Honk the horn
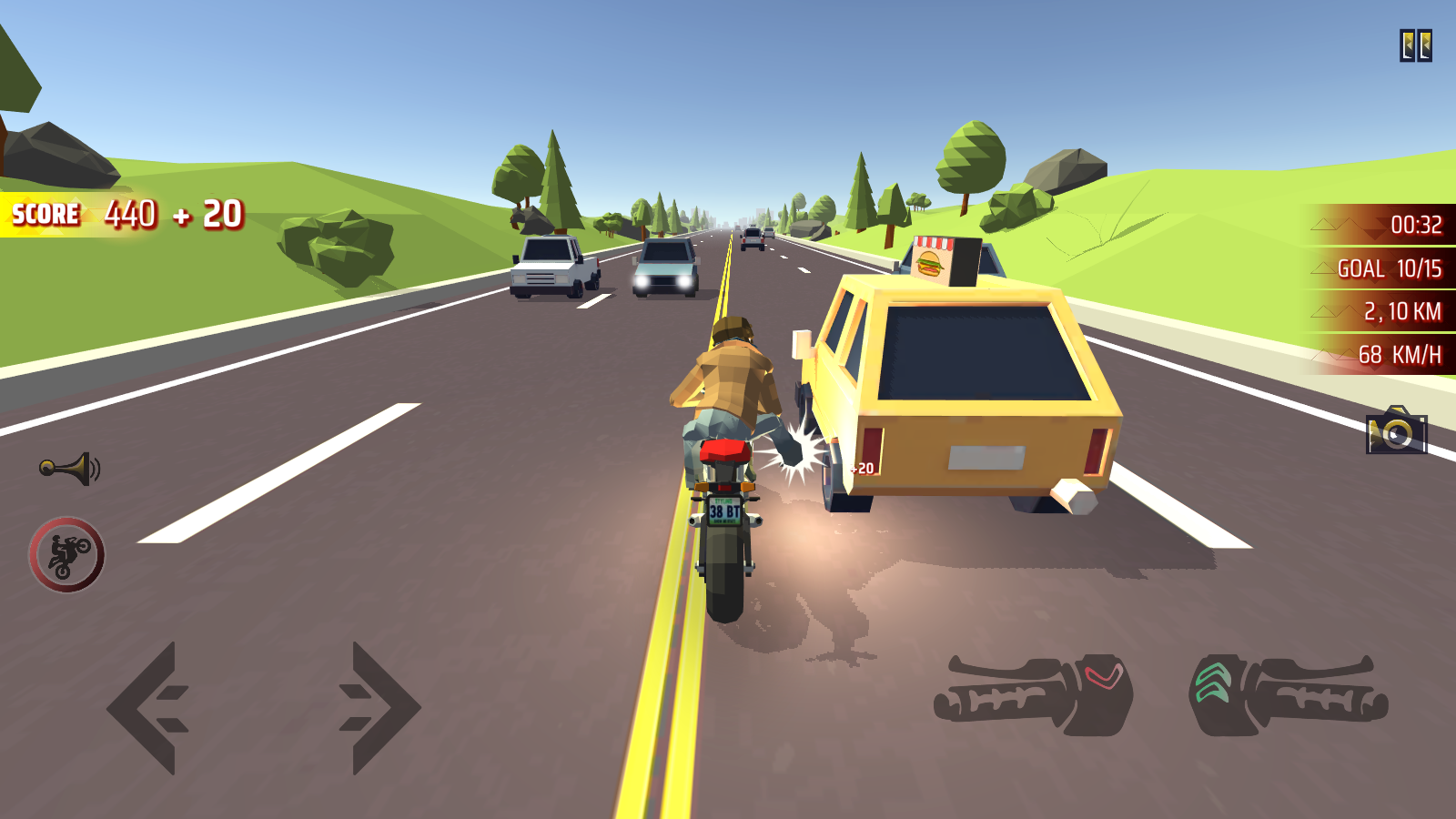This screenshot has height=819, width=1456. click(69, 466)
